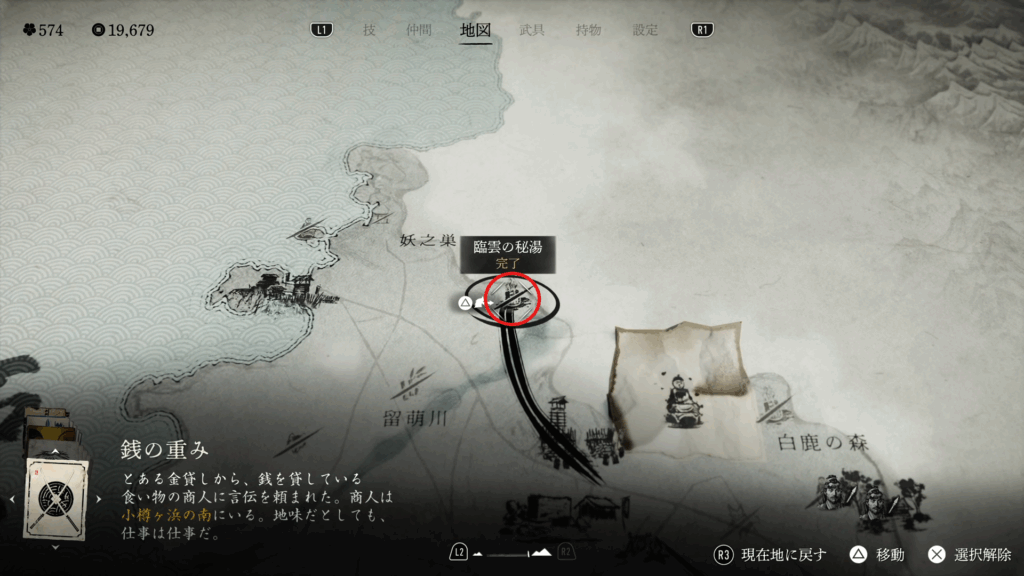This screenshot has width=1024, height=576.
Task: Show the previous quest with the left arrow
Action: tap(11, 498)
